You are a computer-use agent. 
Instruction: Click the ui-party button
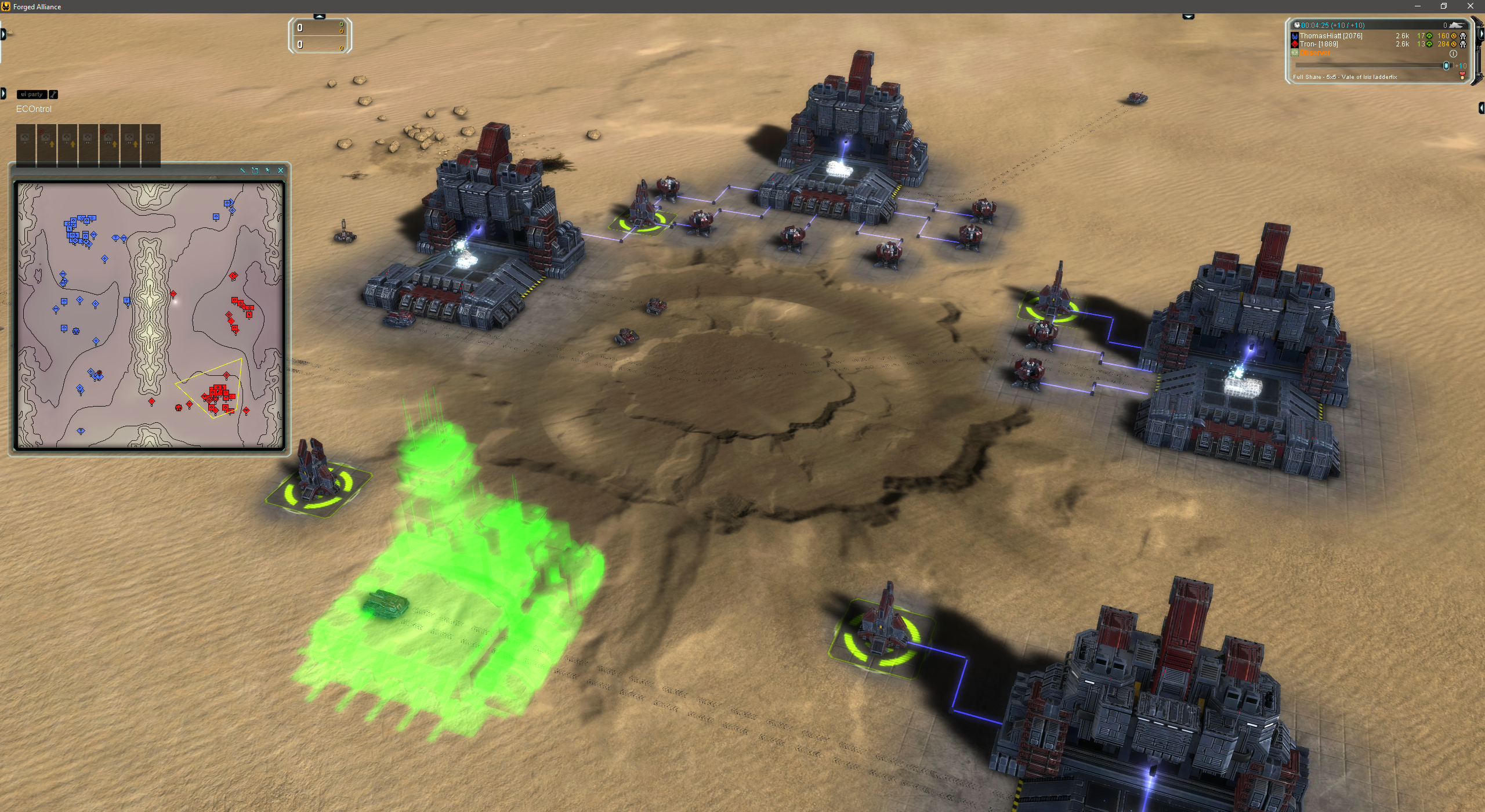(31, 95)
